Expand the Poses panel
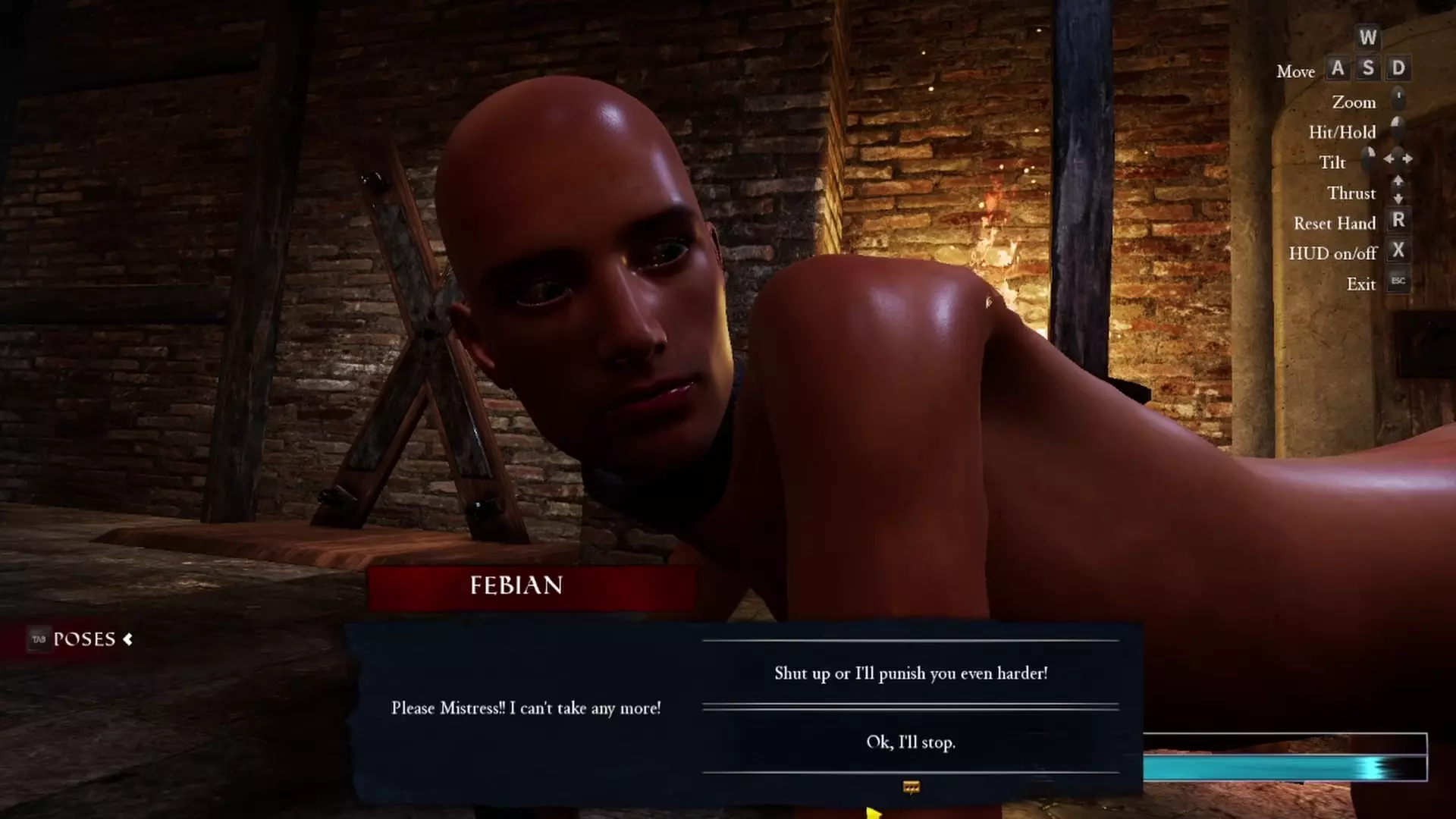This screenshot has height=819, width=1456. tap(83, 639)
